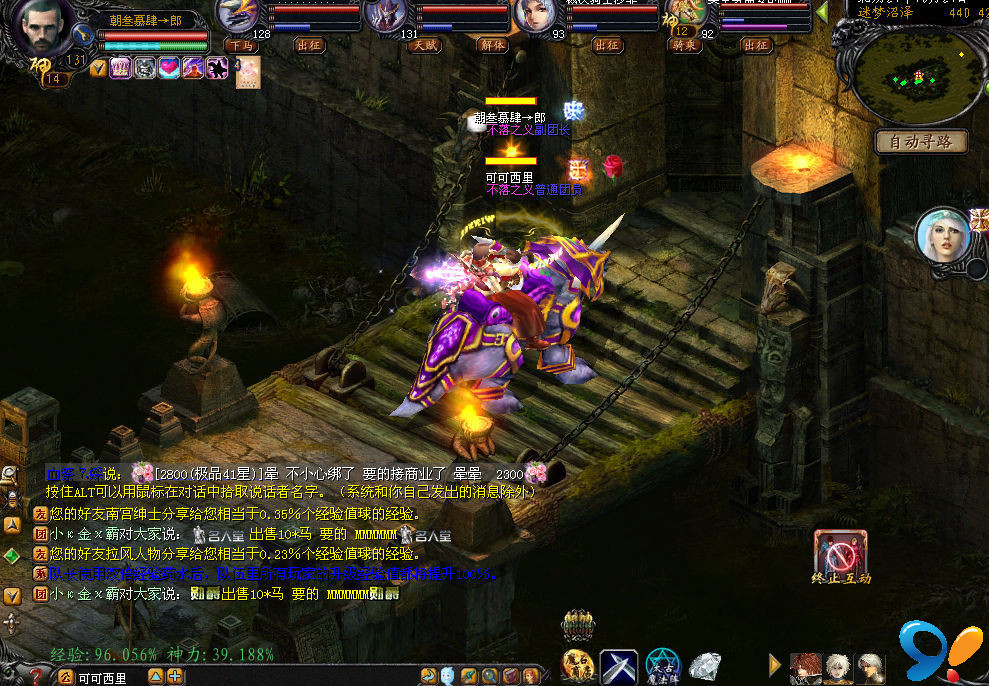This screenshot has width=989, height=686.
Task: Open the red question mark help
Action: [x=36, y=677]
